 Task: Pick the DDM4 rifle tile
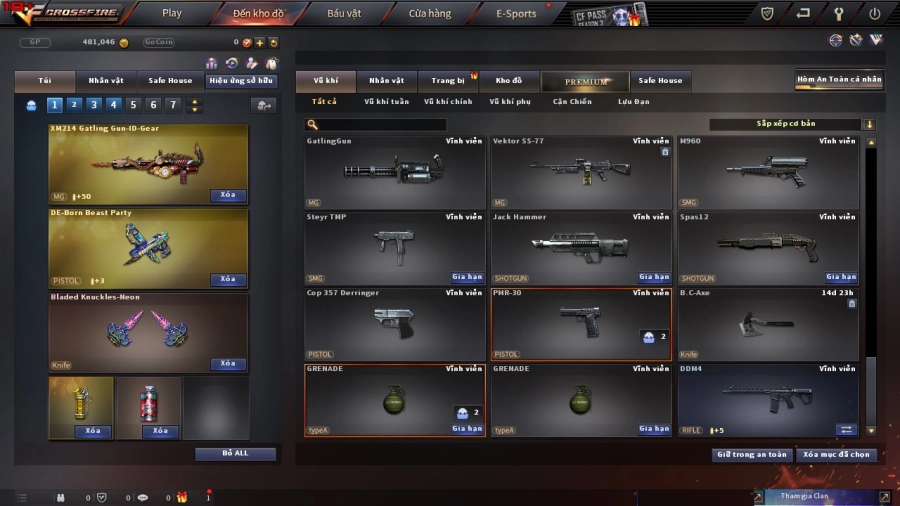pyautogui.click(x=767, y=400)
